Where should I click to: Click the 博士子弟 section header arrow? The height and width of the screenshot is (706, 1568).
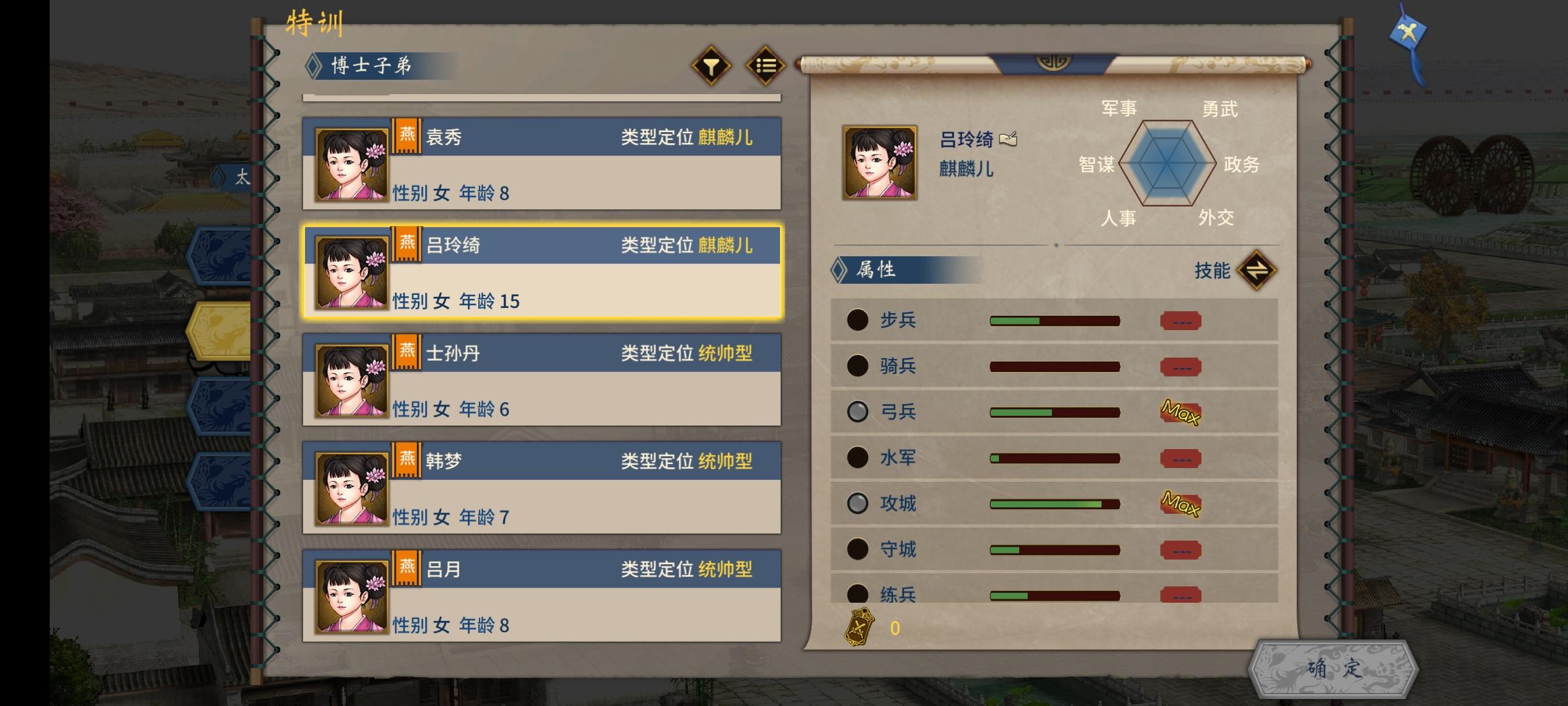pyautogui.click(x=313, y=65)
